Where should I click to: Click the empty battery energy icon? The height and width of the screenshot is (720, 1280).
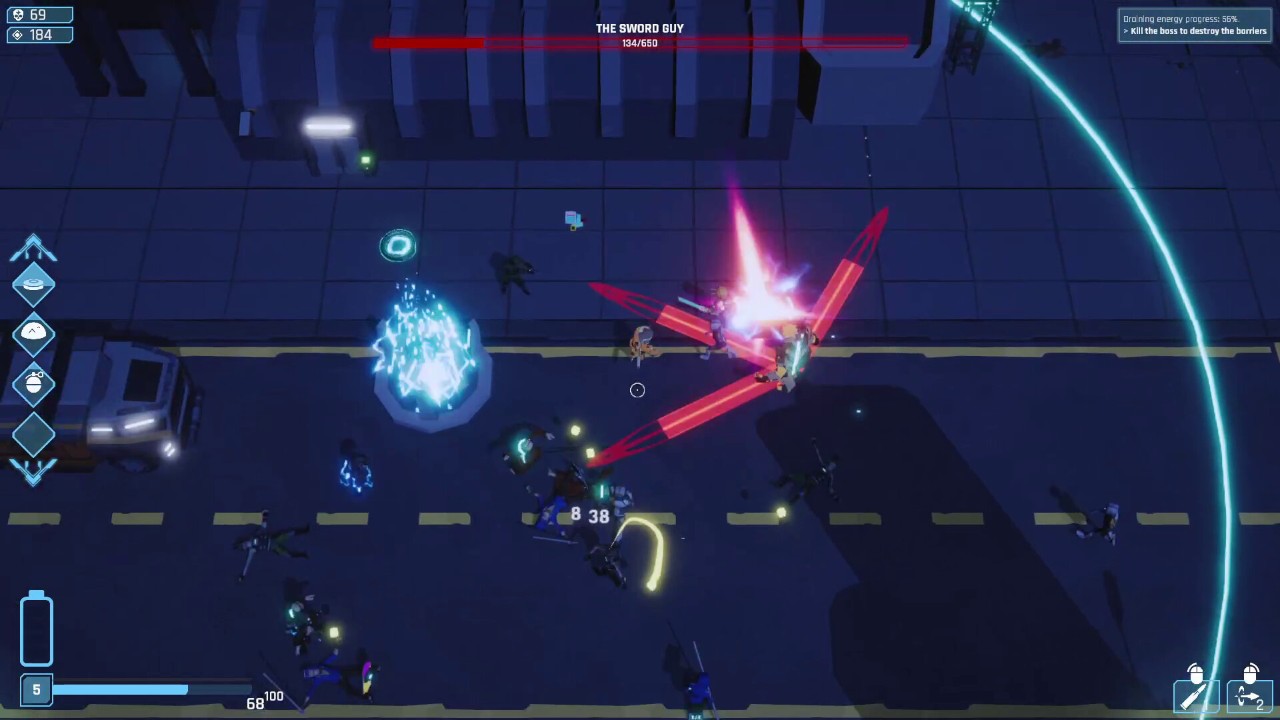pos(36,628)
